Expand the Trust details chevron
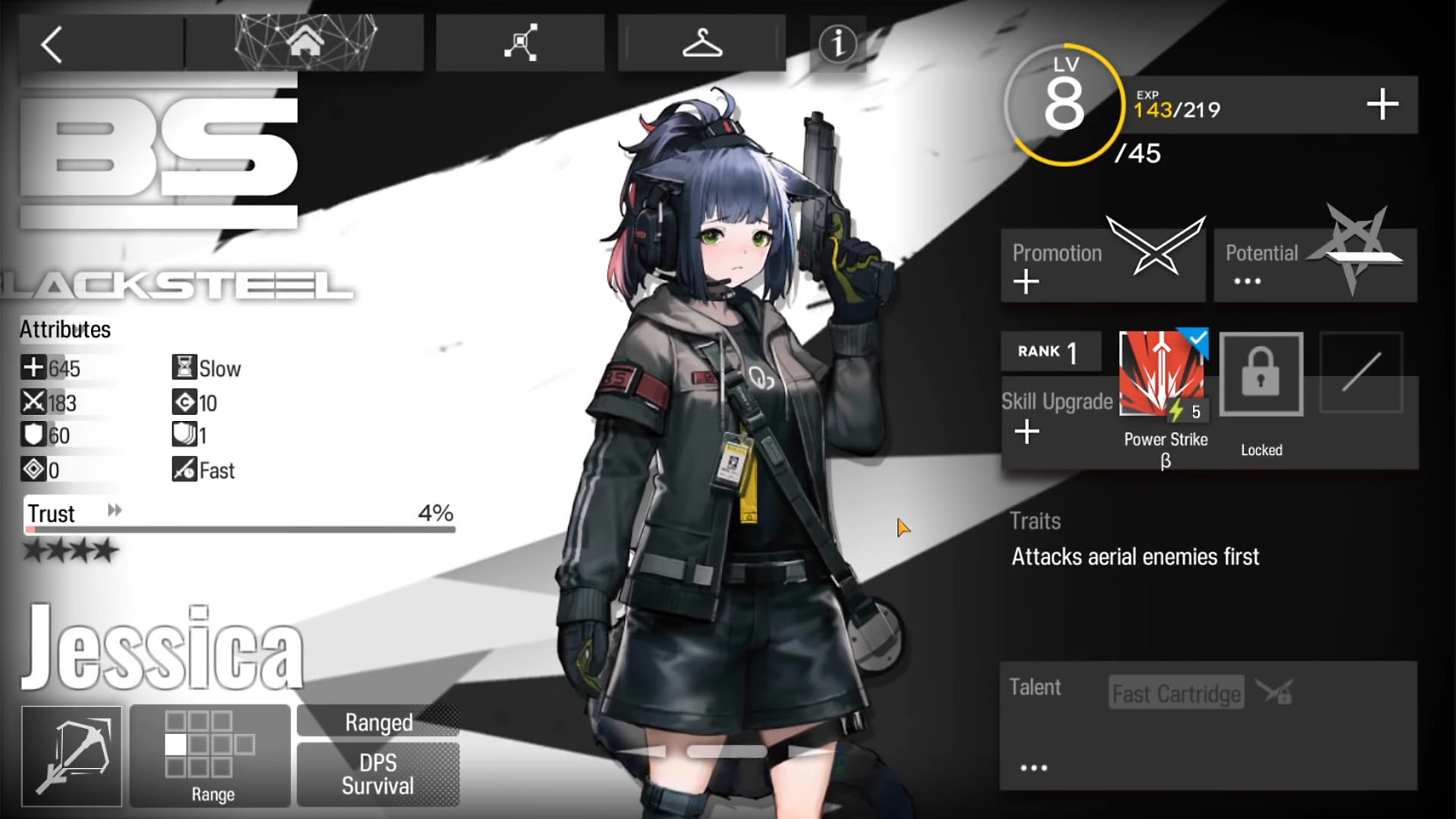Screen dimensions: 1456x819 point(115,513)
